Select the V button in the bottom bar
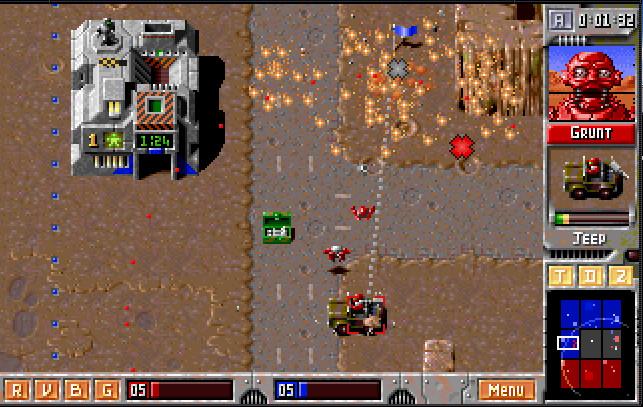Image resolution: width=643 pixels, height=407 pixels. (46, 389)
